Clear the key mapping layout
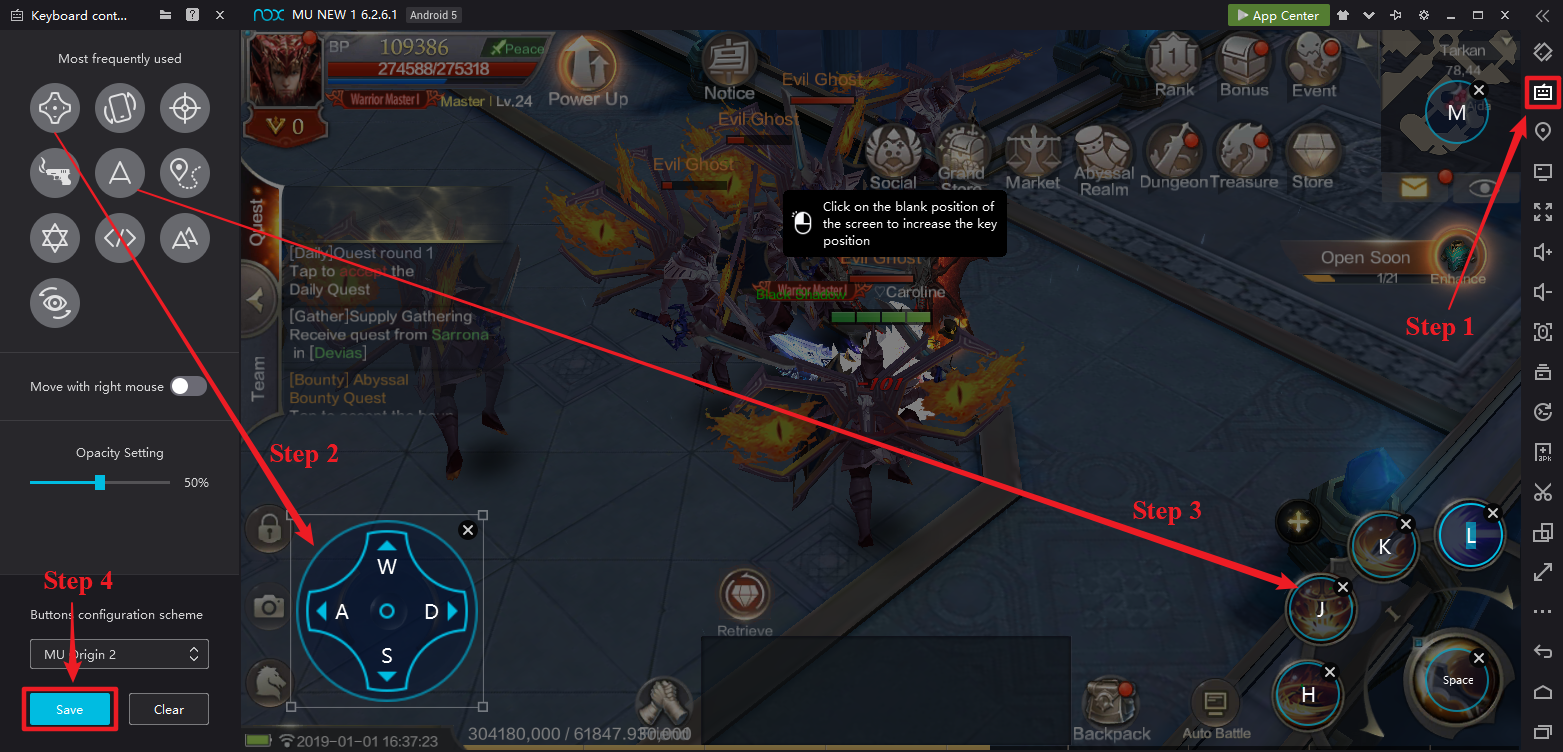 pyautogui.click(x=169, y=709)
